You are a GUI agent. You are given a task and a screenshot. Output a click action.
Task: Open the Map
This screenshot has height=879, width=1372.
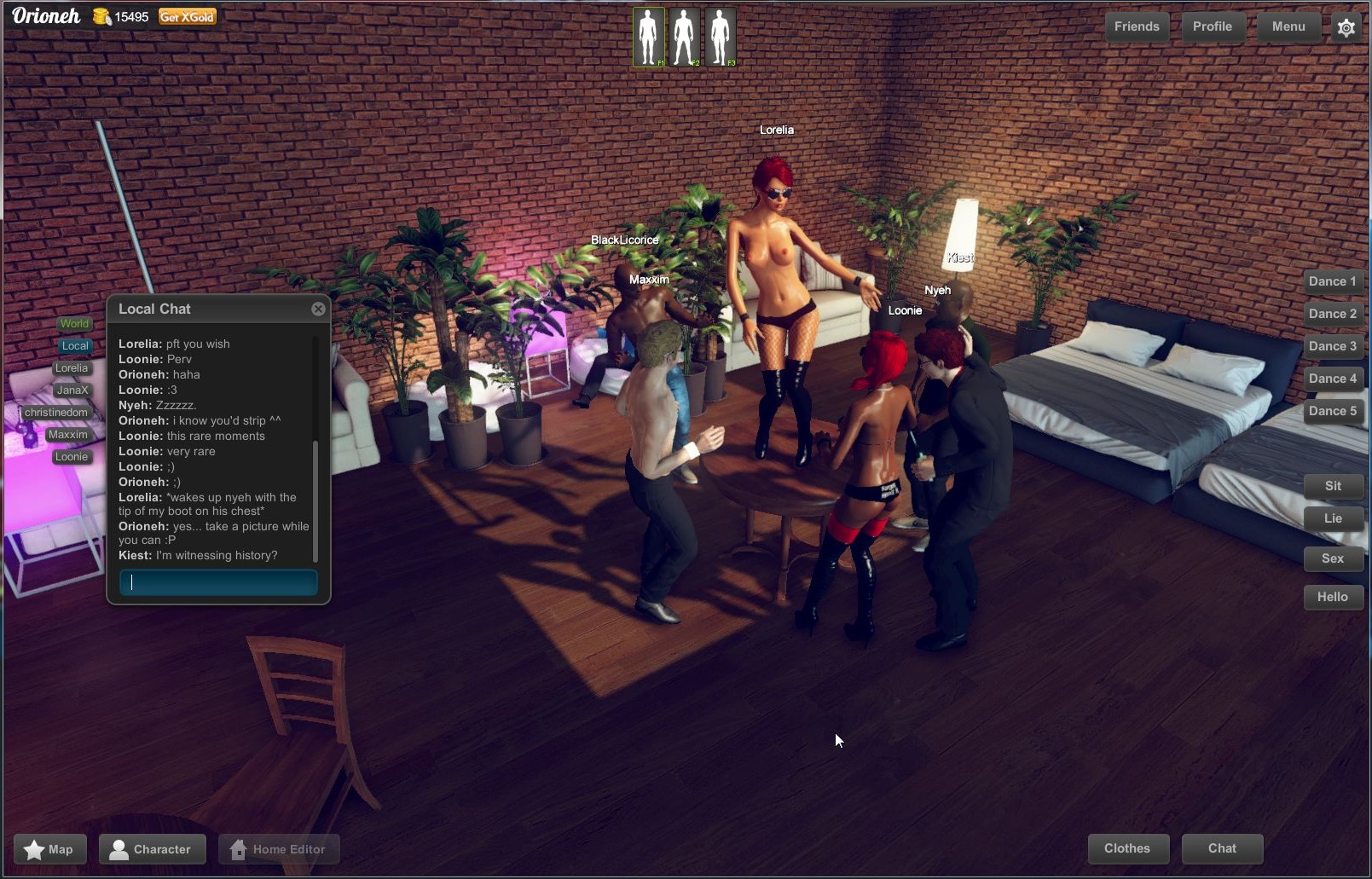pyautogui.click(x=49, y=848)
